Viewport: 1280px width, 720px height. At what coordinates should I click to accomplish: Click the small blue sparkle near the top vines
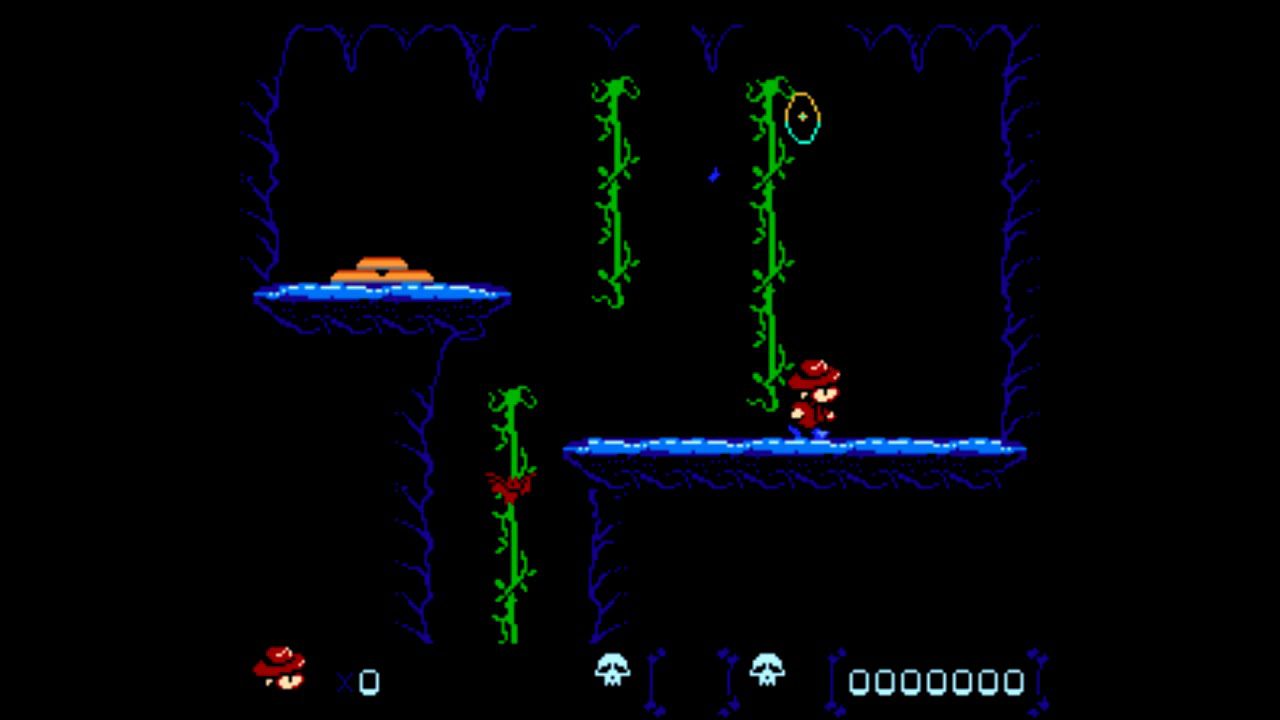[x=712, y=173]
